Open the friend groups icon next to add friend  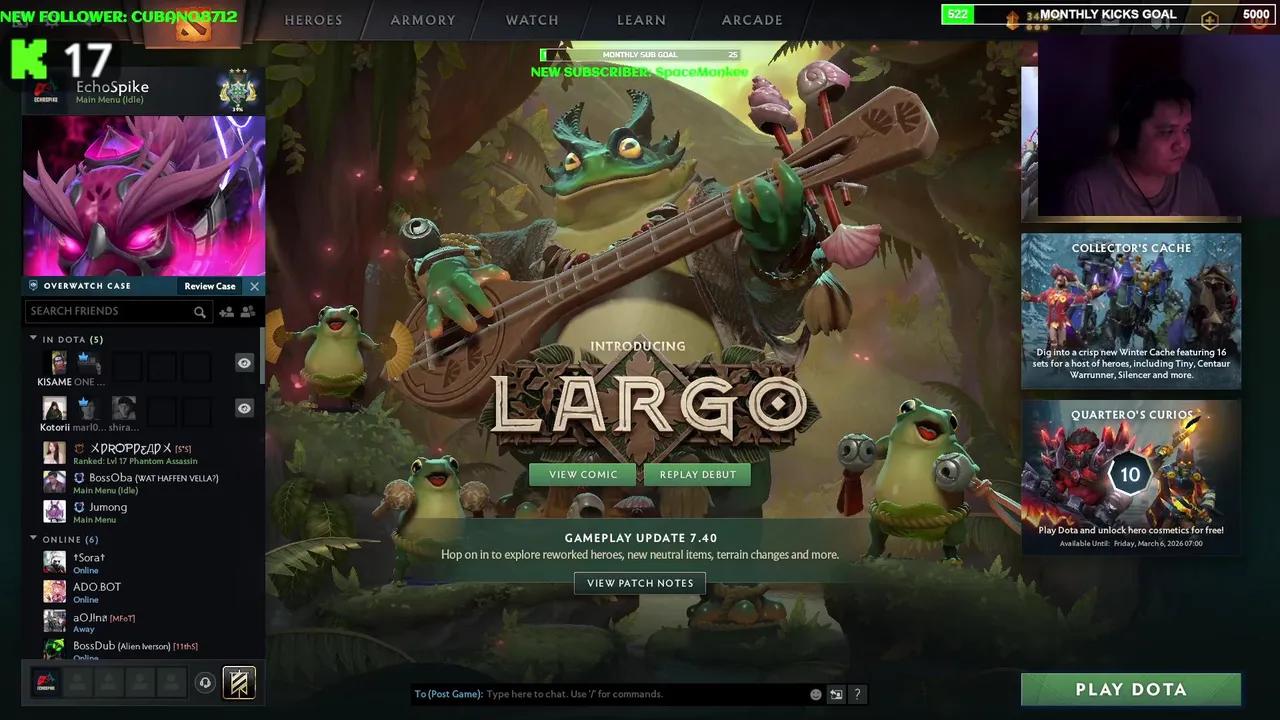tap(247, 311)
